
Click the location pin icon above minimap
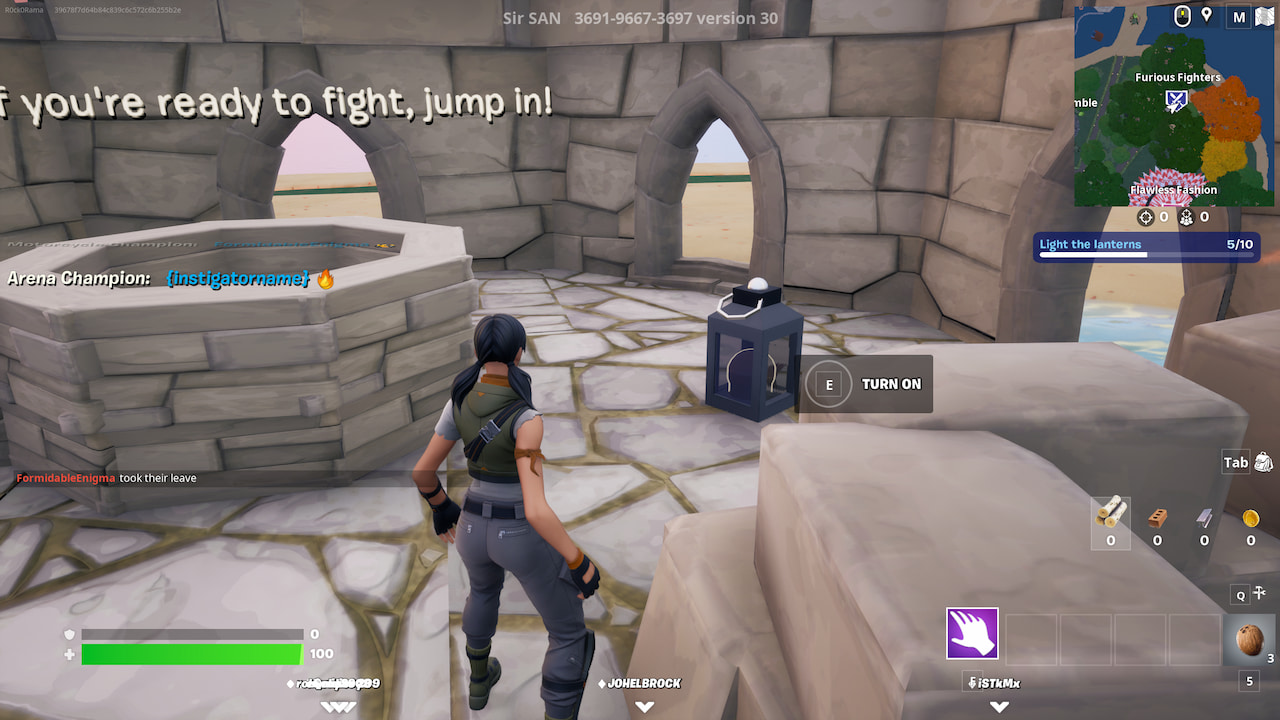tap(1207, 15)
